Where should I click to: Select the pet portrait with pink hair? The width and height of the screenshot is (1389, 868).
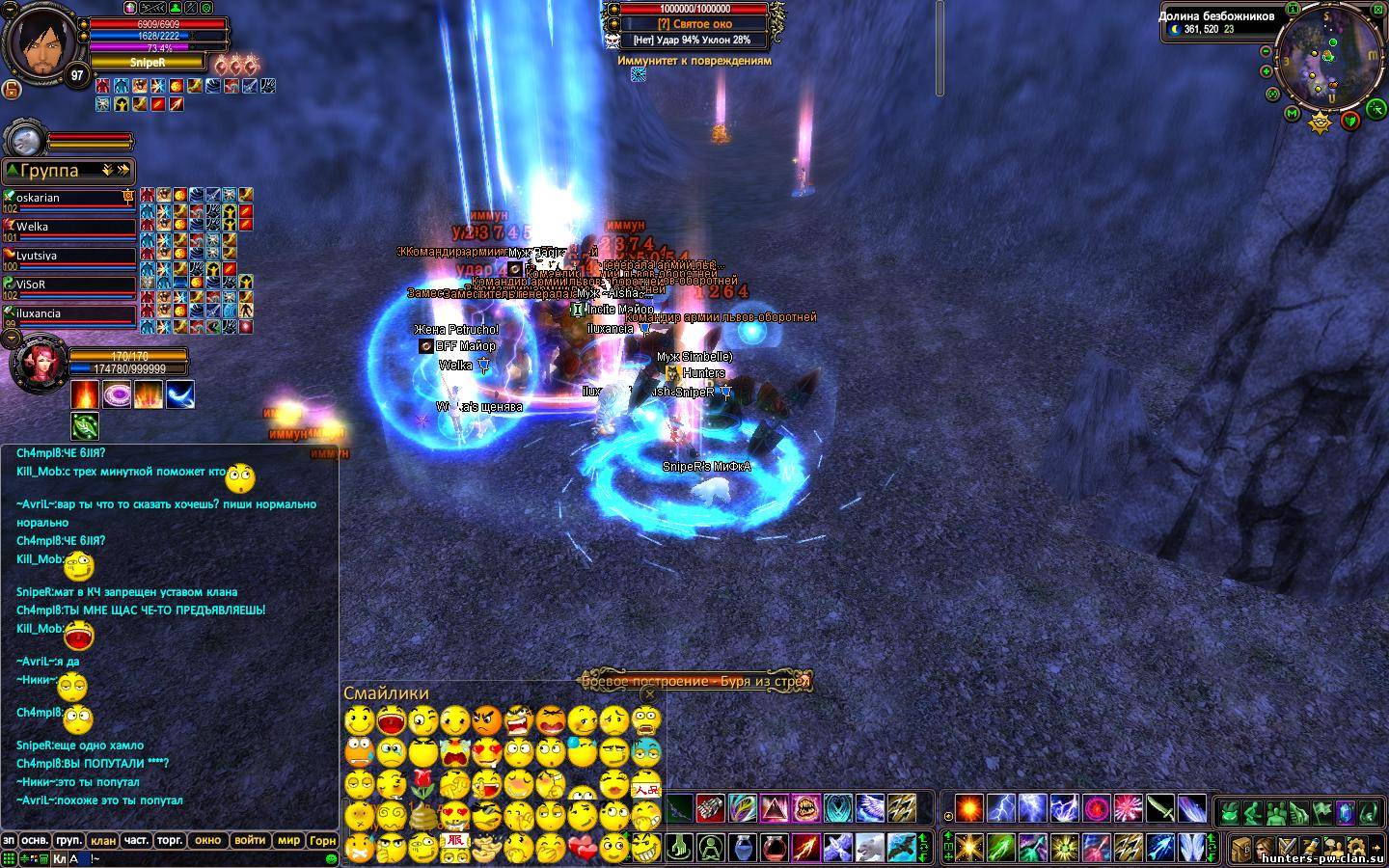click(x=39, y=364)
